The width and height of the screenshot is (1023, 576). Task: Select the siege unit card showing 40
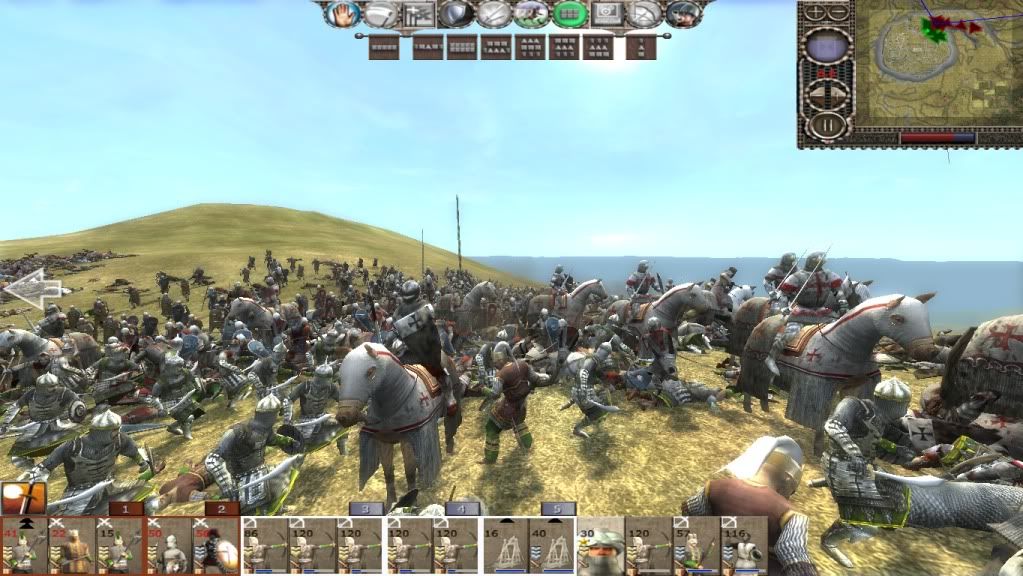[552, 547]
